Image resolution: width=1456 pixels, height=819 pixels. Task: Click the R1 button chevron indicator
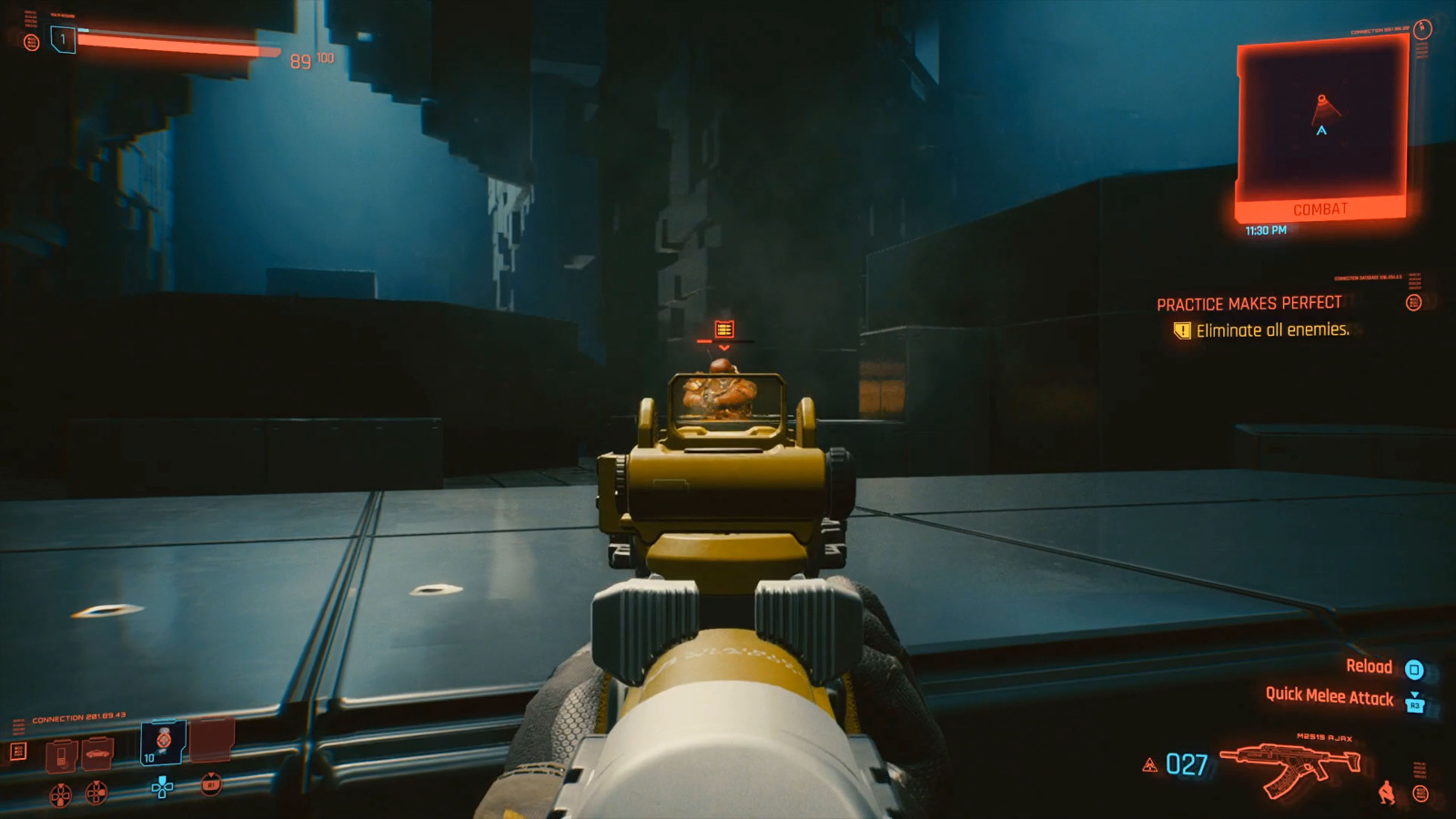(211, 783)
